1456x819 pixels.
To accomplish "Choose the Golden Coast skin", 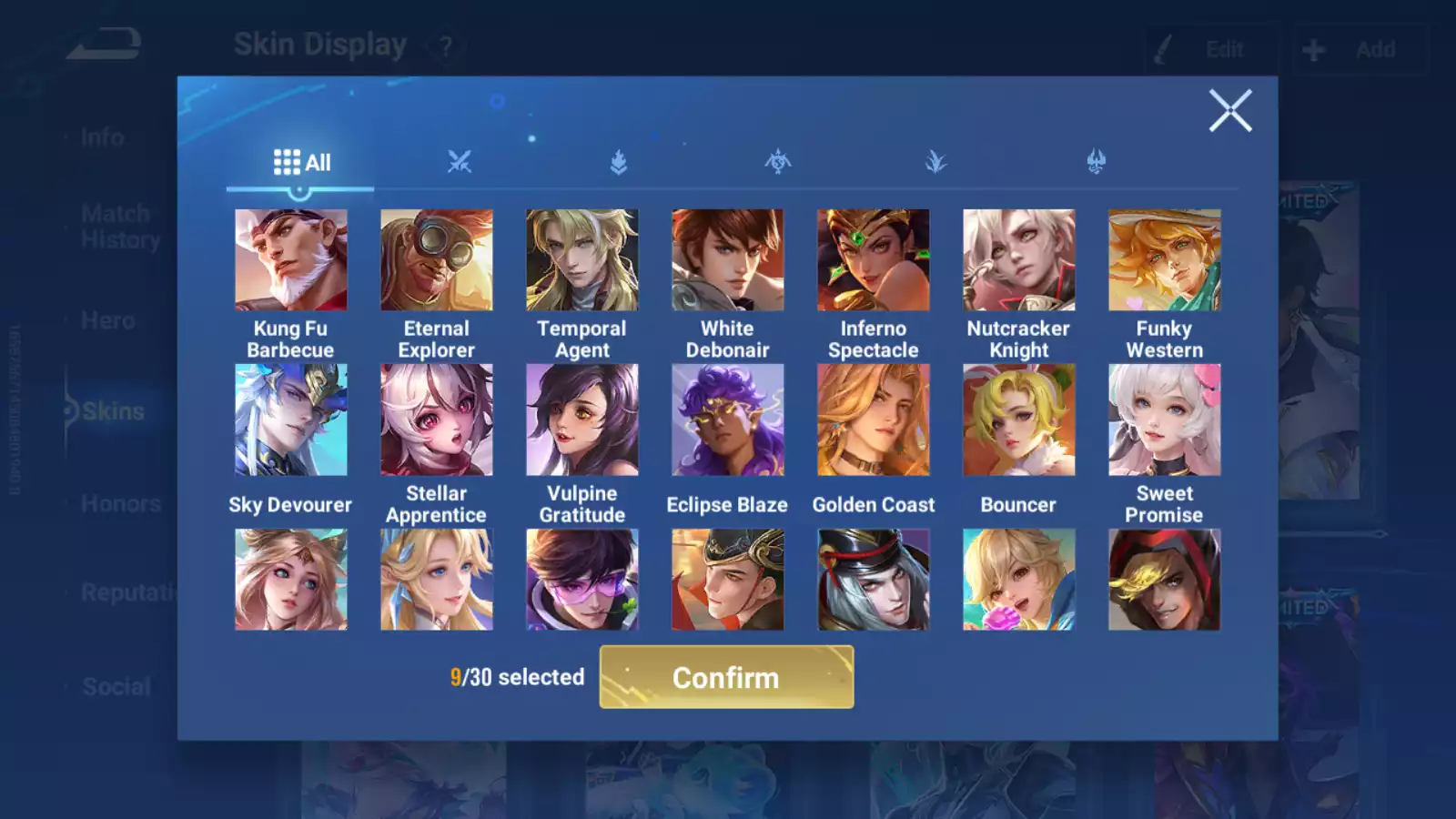I will (x=873, y=420).
